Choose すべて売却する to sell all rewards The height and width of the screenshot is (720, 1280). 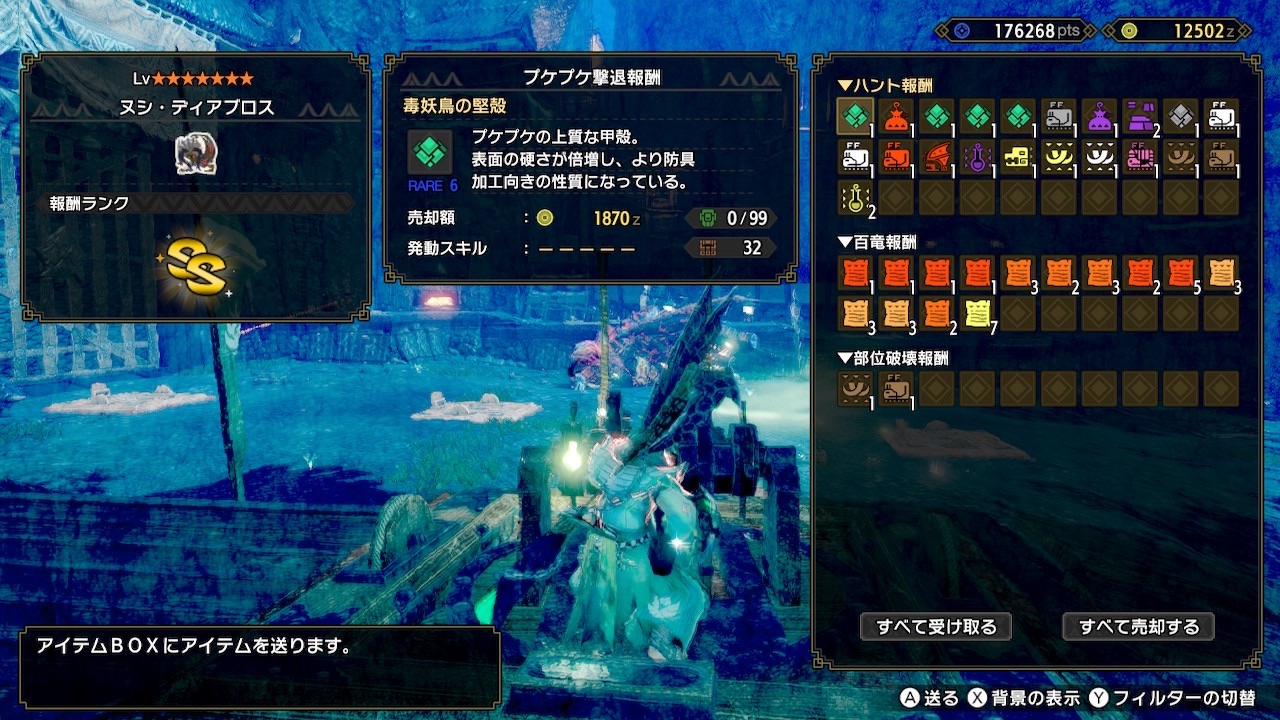[1138, 627]
